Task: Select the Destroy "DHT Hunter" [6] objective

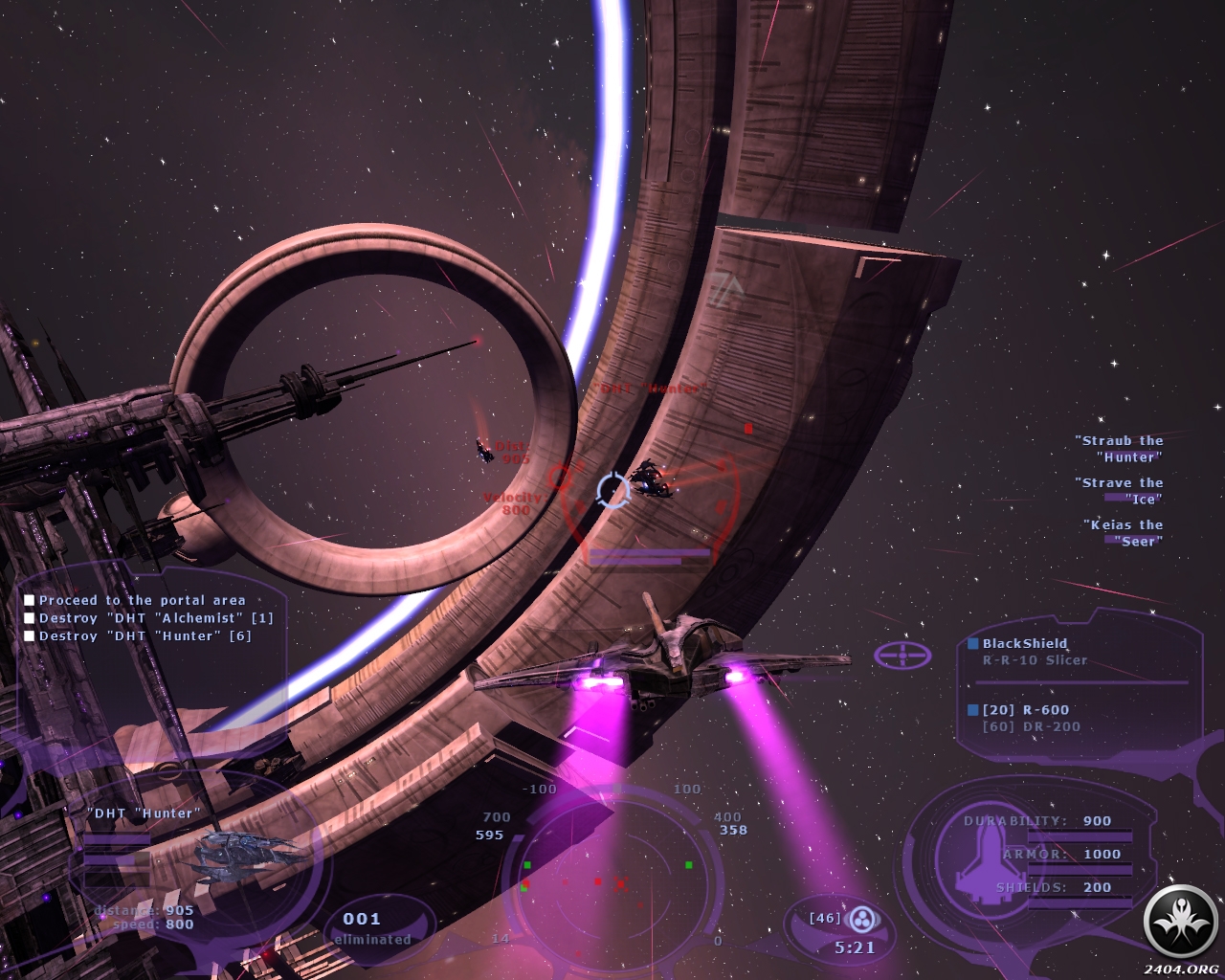Action: (x=145, y=635)
